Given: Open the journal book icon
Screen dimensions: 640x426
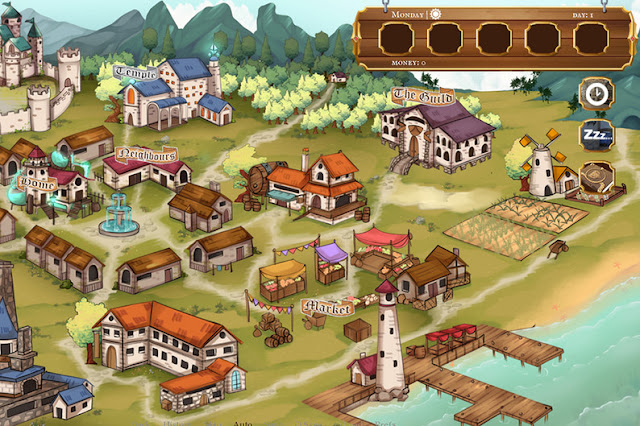Looking at the screenshot, I should tap(597, 176).
